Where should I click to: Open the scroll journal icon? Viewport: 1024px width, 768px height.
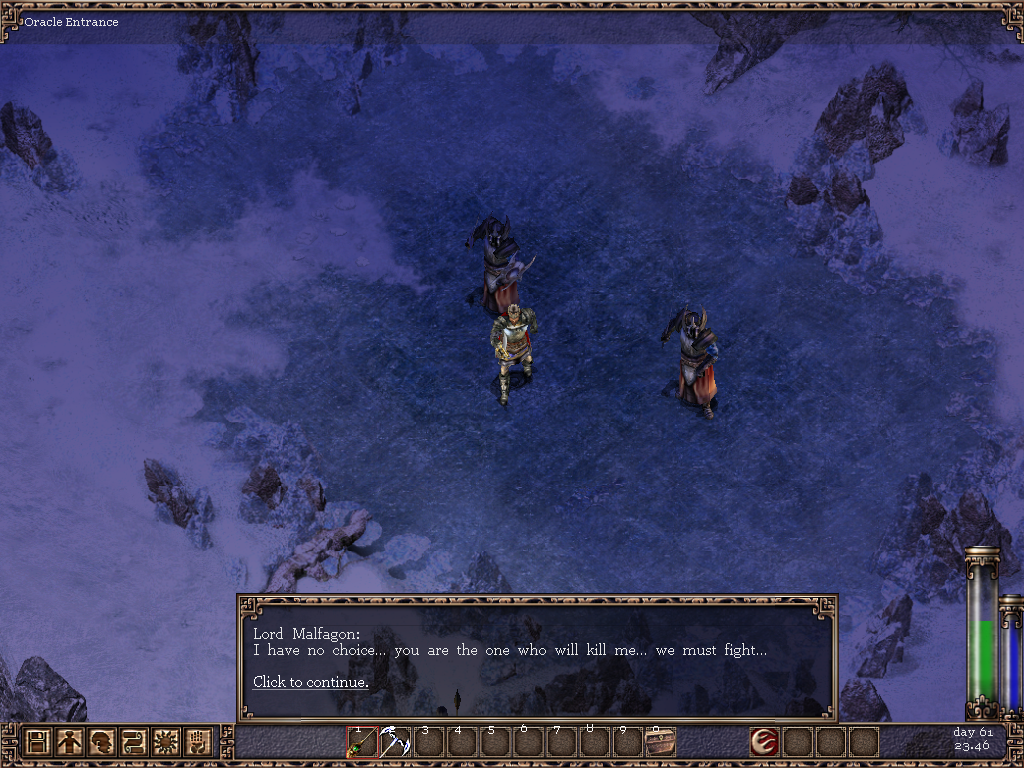tap(133, 742)
